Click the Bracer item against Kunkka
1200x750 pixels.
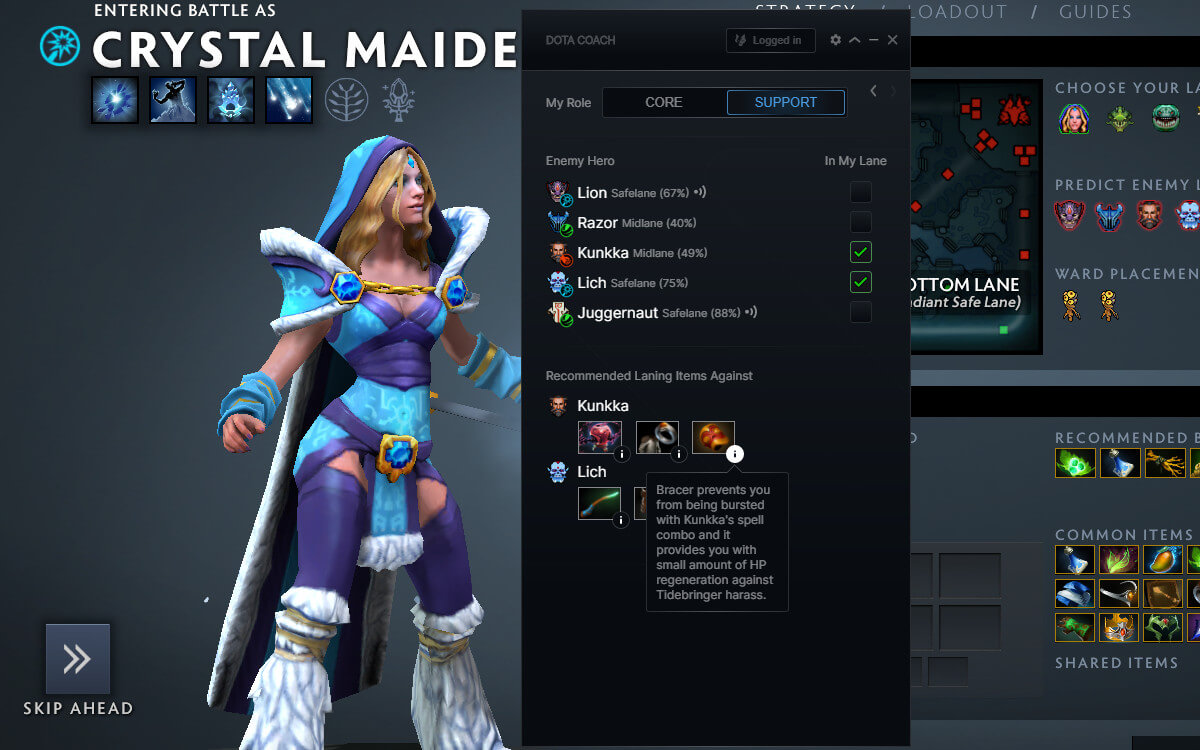click(713, 437)
